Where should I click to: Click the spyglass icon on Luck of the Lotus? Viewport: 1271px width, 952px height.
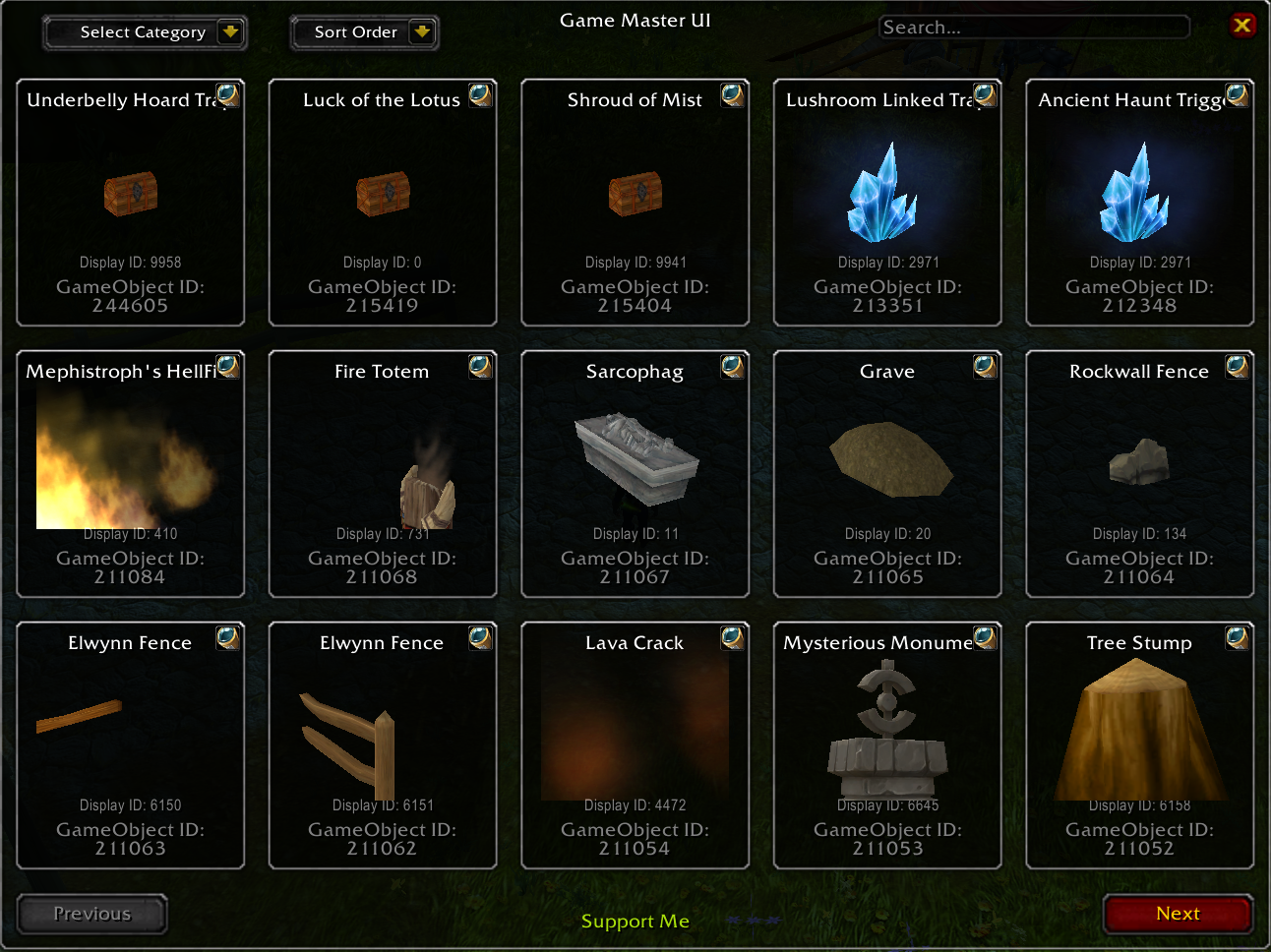coord(481,95)
